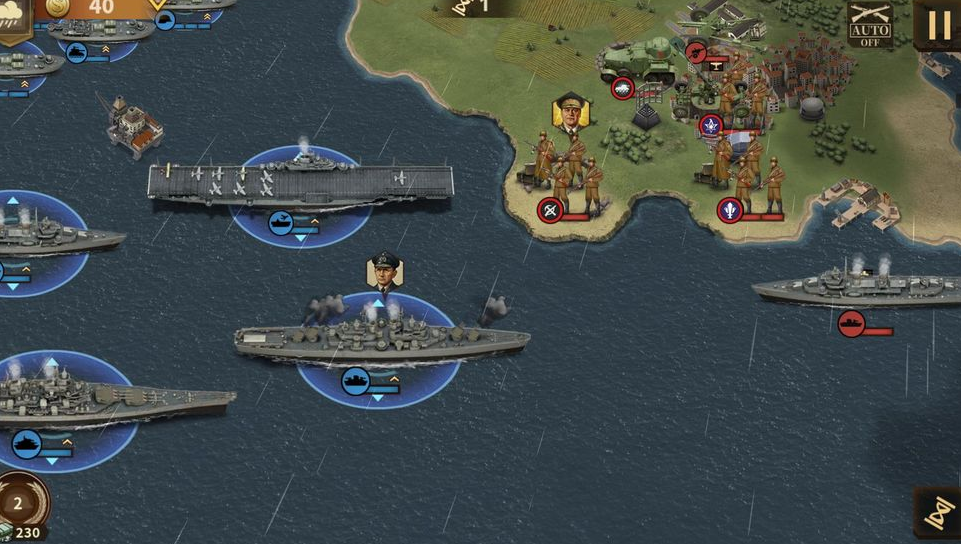This screenshot has width=961, height=544.
Task: End the turn with the hourglass button
Action: click(x=939, y=513)
